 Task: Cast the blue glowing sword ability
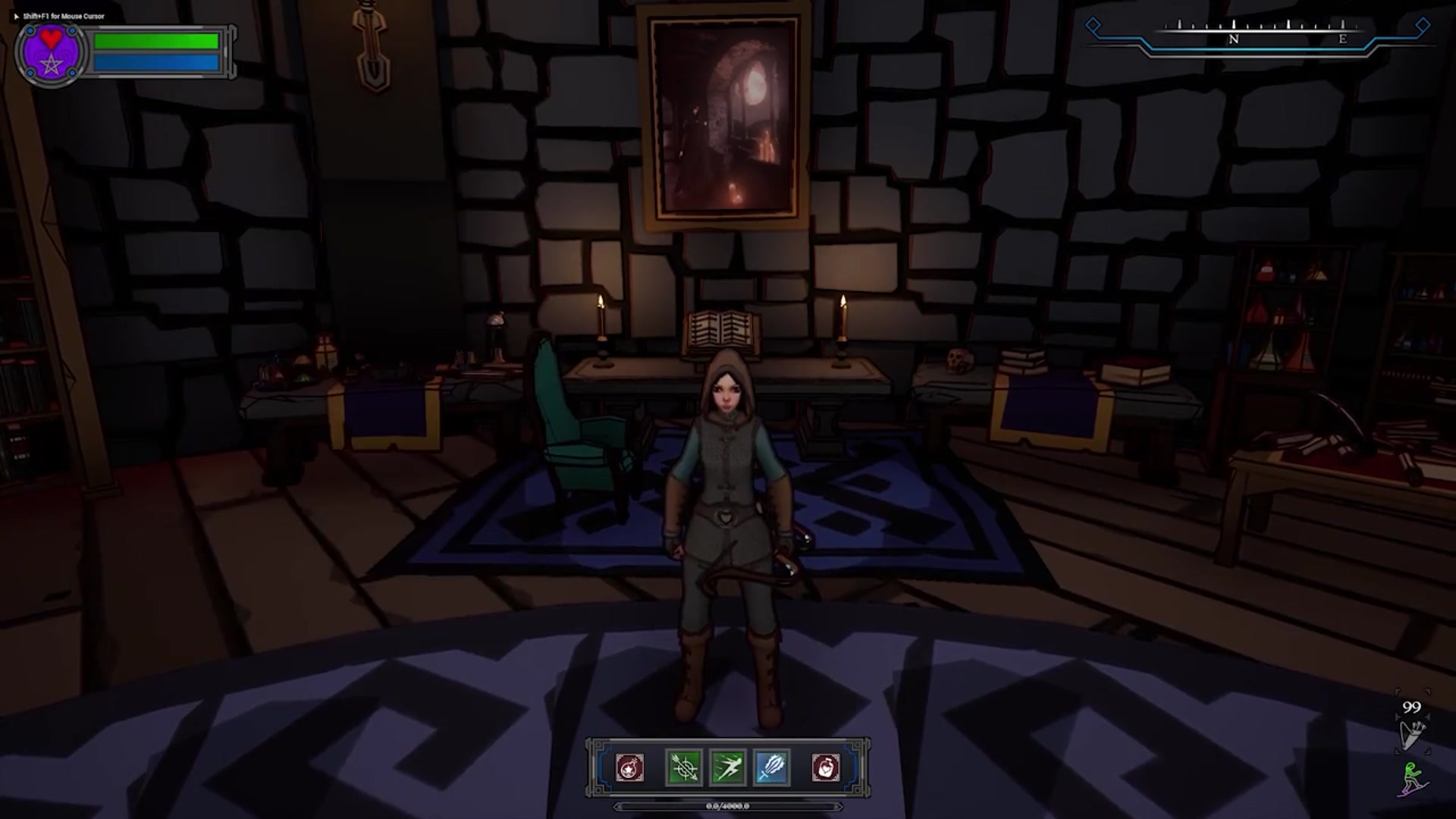coord(772,767)
